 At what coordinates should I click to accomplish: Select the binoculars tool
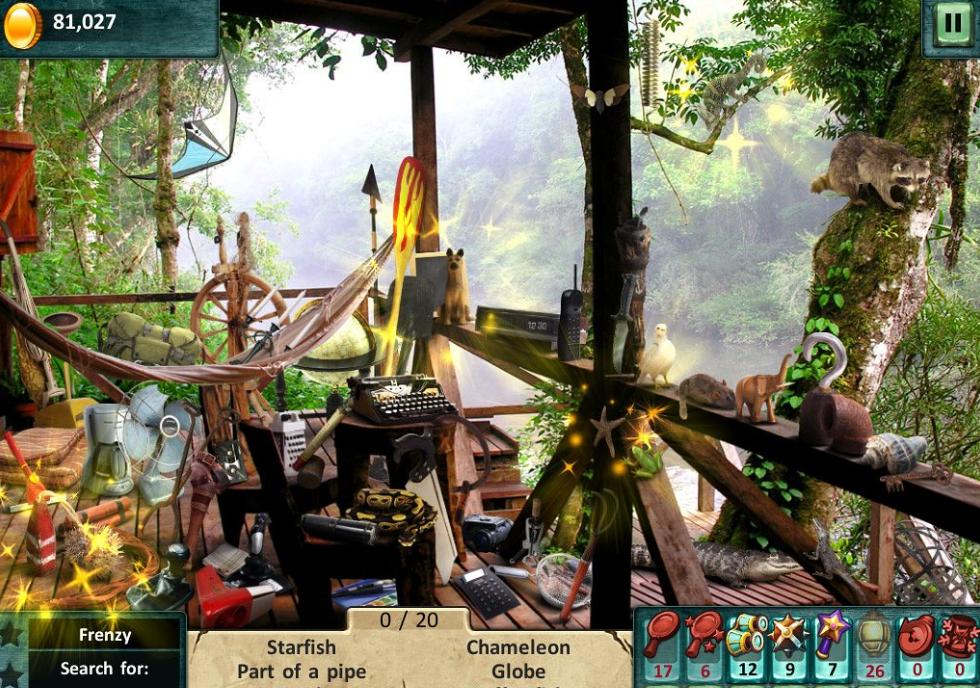748,634
